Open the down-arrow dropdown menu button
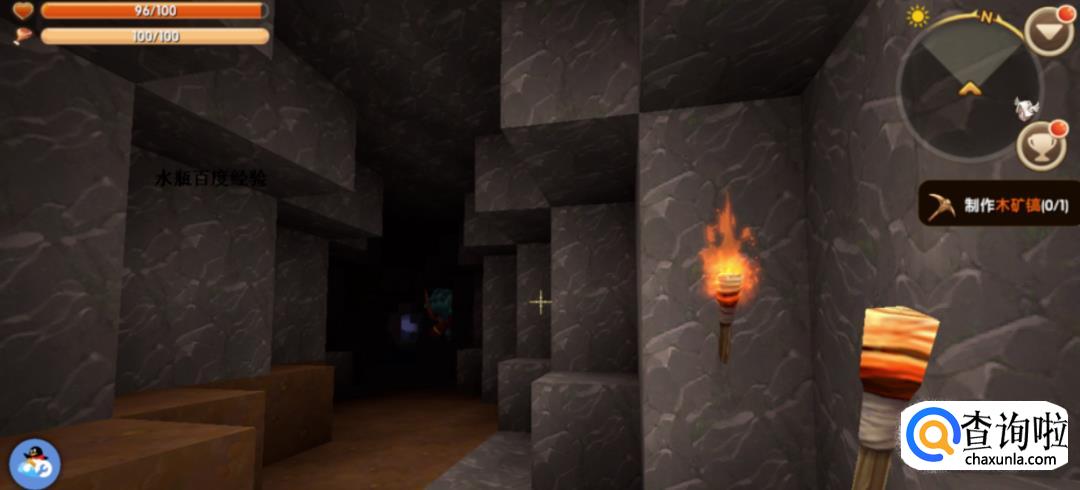Screen dimensions: 1080x490 point(1048,32)
